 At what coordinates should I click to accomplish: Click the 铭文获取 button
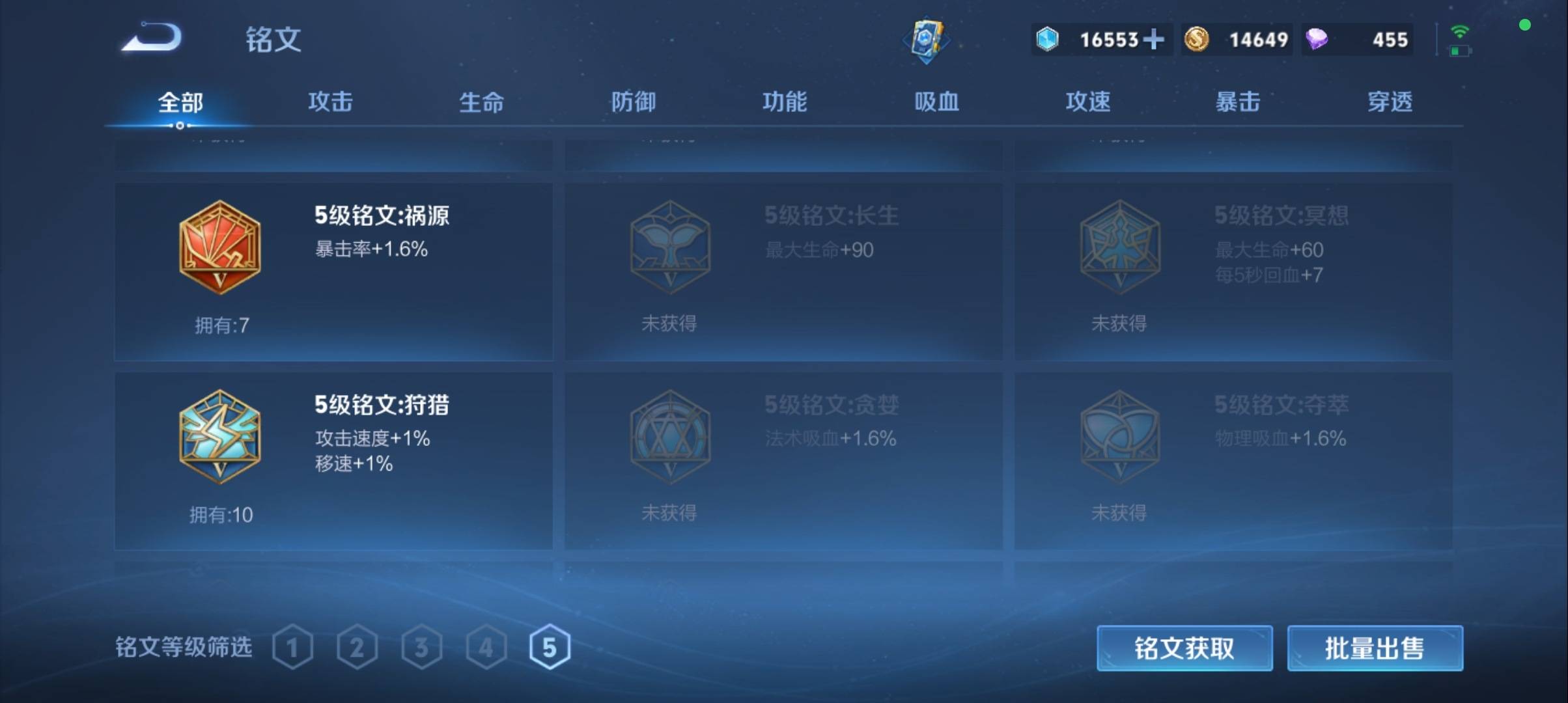pos(1184,648)
